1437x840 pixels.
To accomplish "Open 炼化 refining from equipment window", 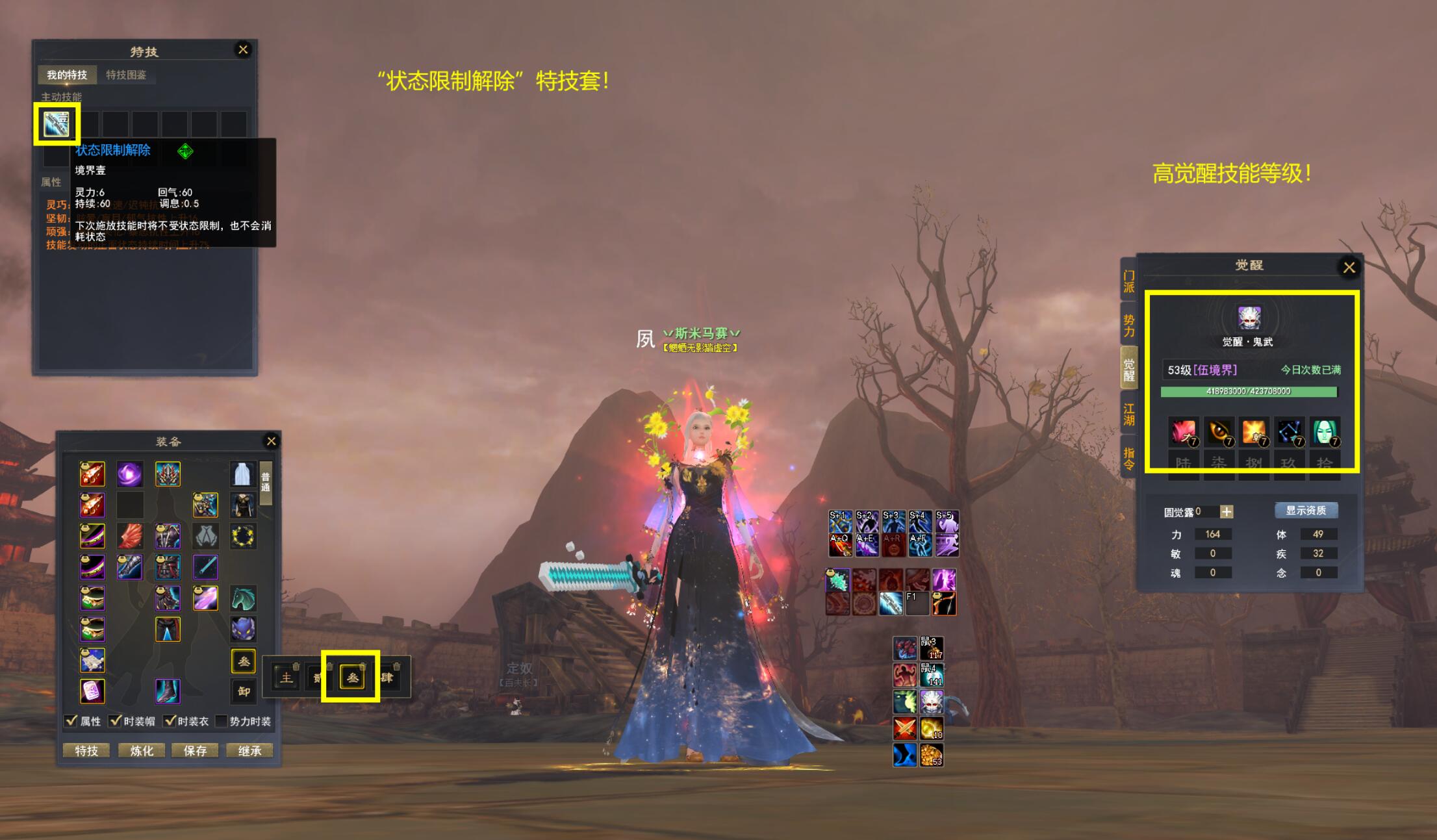I will click(x=142, y=751).
